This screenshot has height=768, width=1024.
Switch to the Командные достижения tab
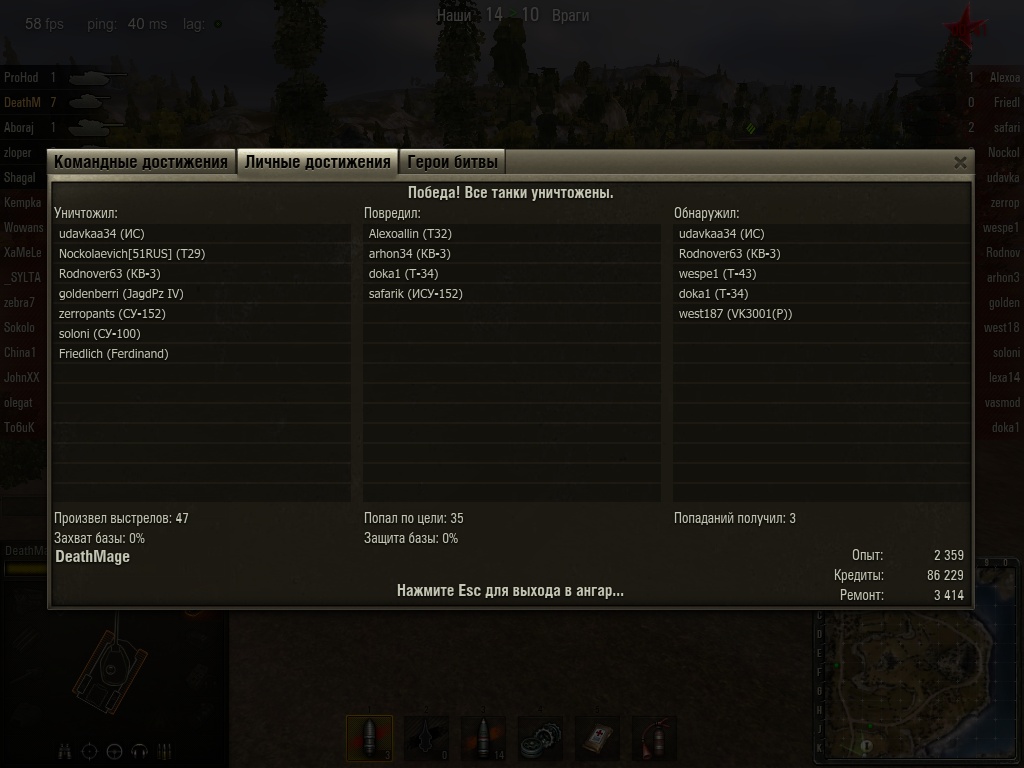(141, 162)
